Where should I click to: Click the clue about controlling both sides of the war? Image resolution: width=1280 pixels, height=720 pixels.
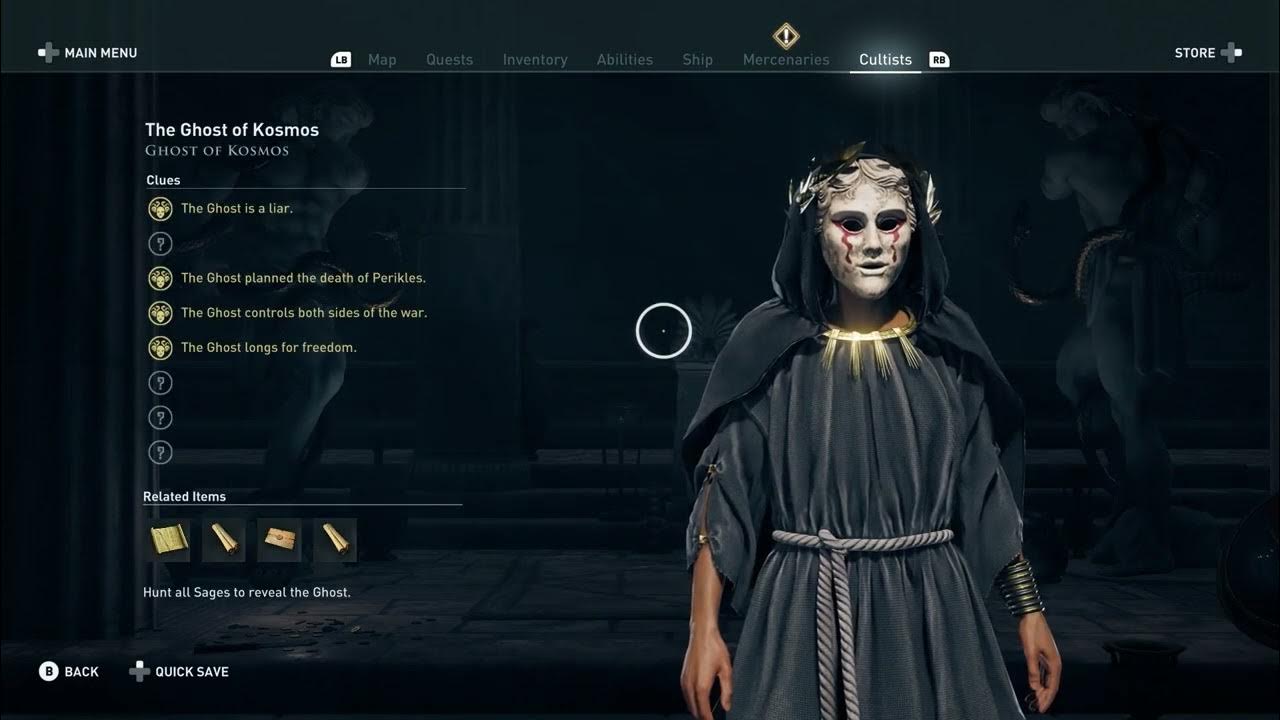(303, 313)
